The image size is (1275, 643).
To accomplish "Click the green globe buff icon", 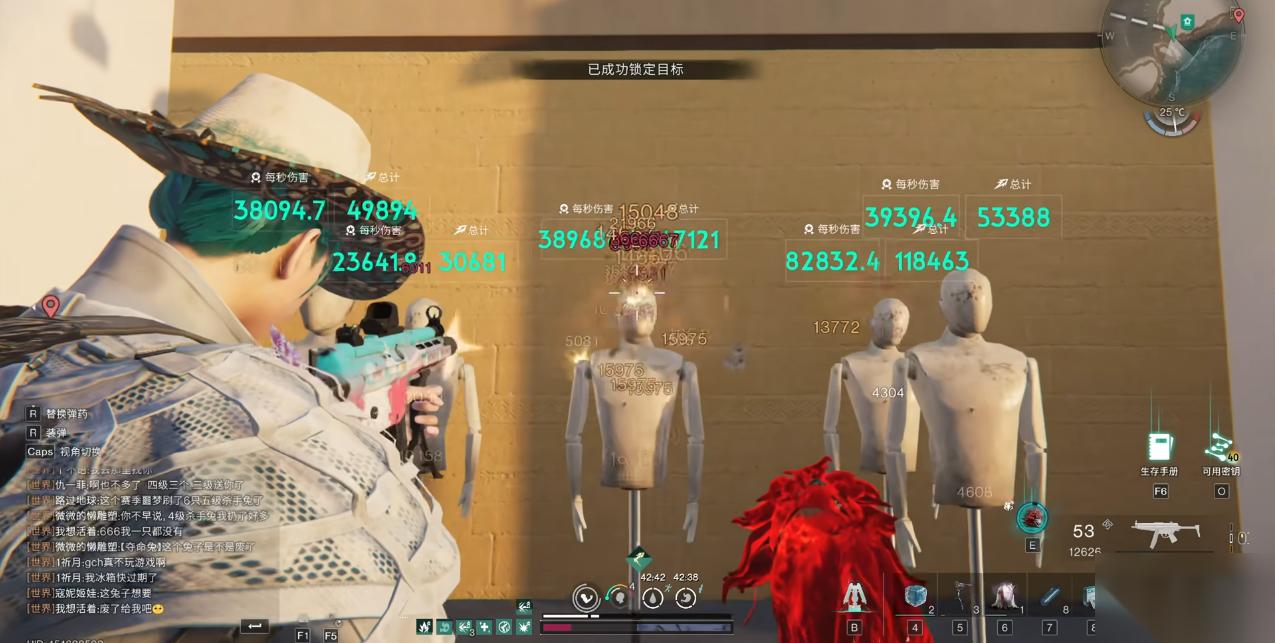I will point(504,627).
